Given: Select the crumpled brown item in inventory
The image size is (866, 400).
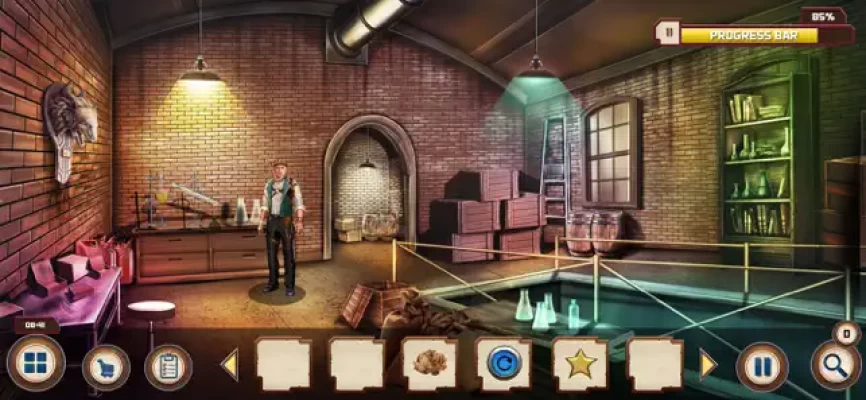Looking at the screenshot, I should [x=430, y=364].
